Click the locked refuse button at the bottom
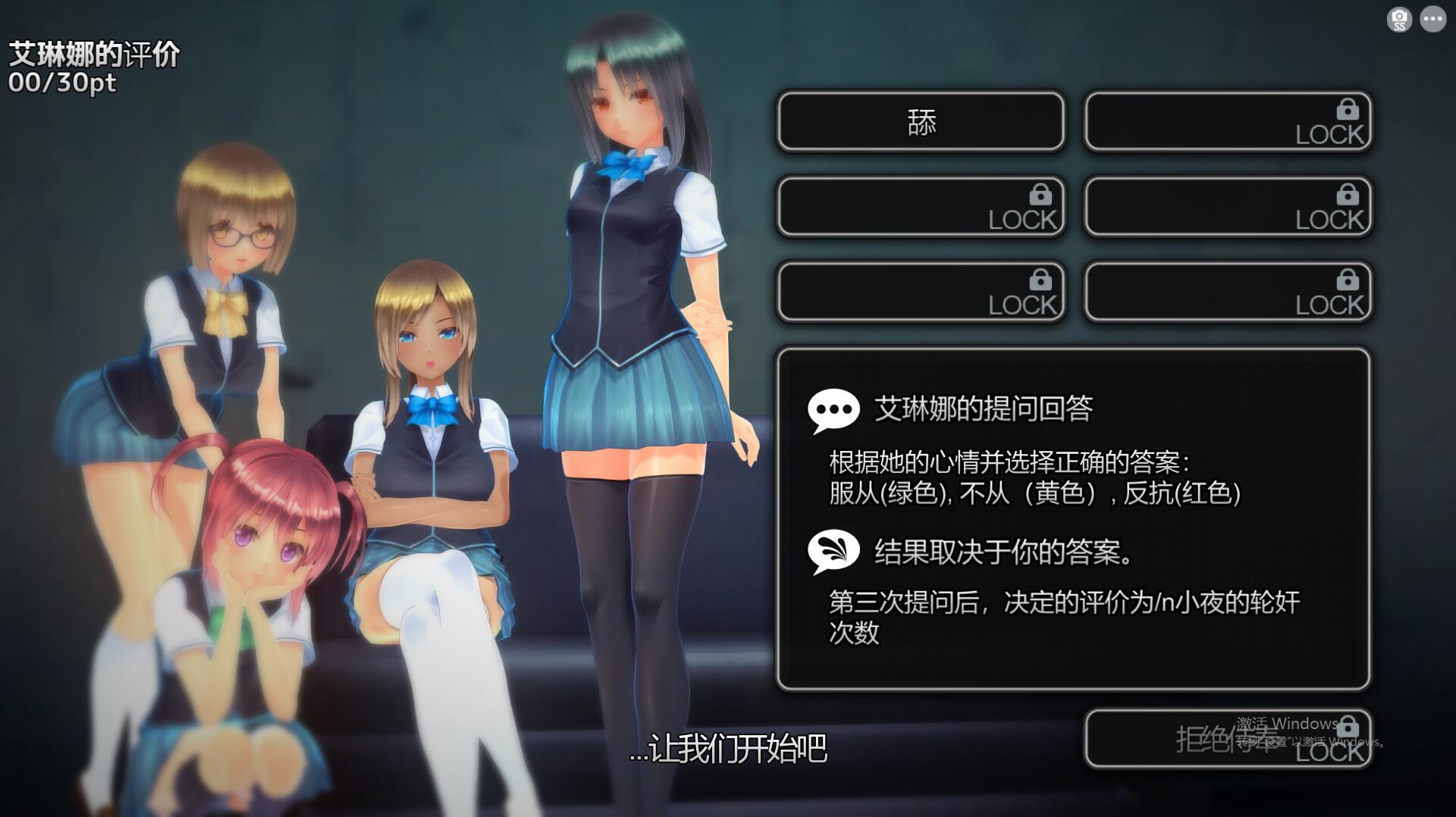The image size is (1456, 817). 1227,739
